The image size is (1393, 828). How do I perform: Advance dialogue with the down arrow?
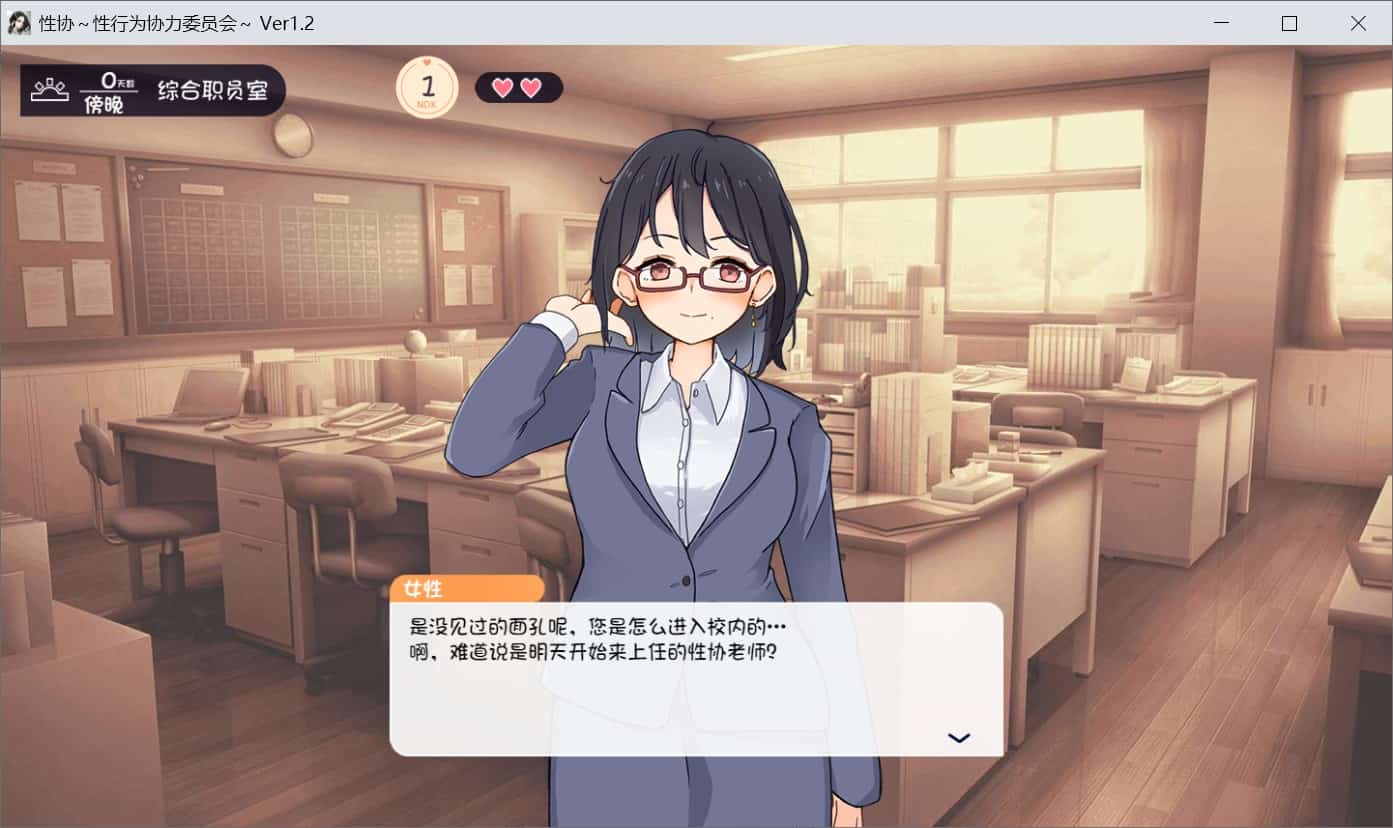pyautogui.click(x=958, y=738)
